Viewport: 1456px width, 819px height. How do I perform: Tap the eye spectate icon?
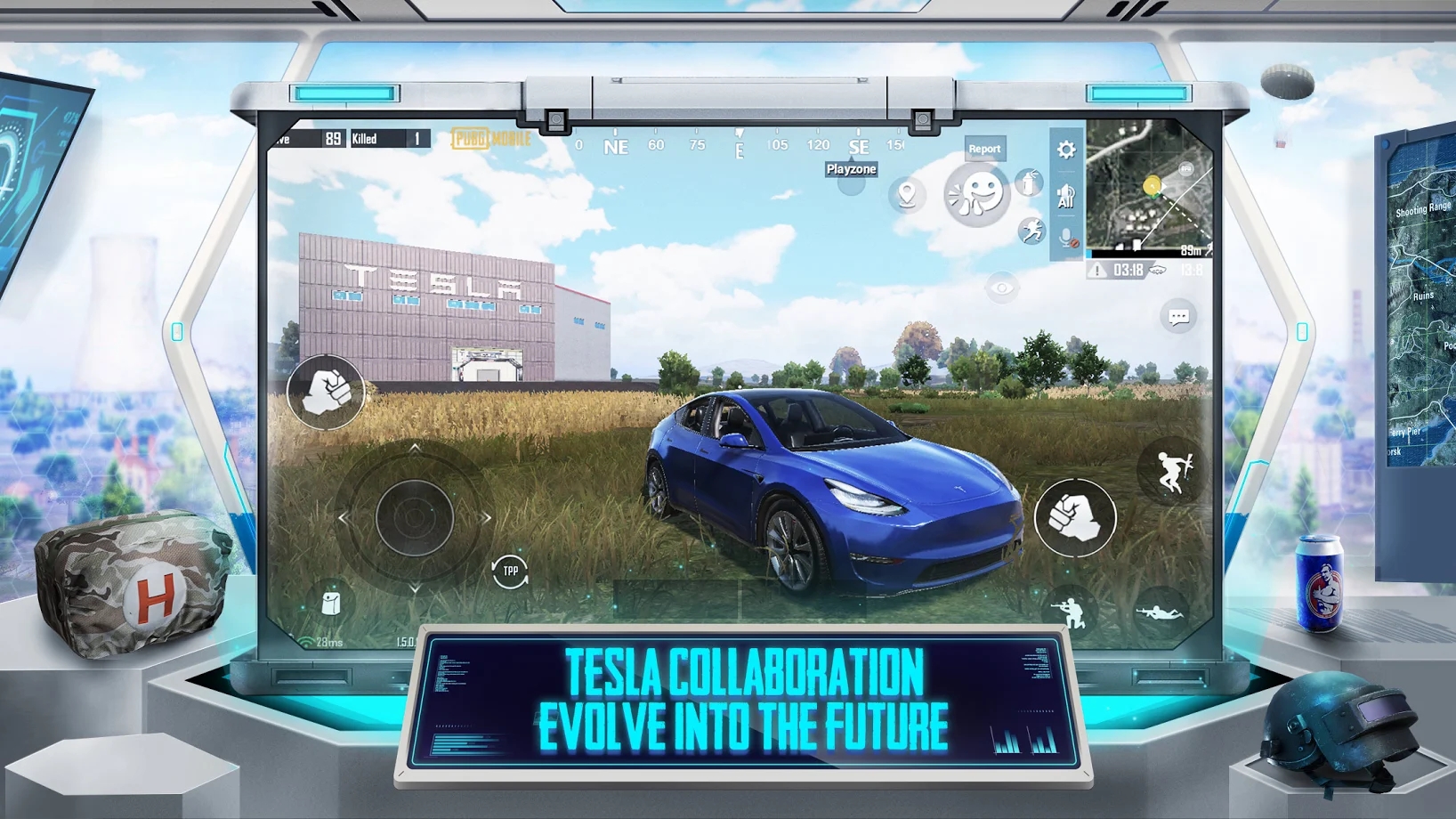1000,288
